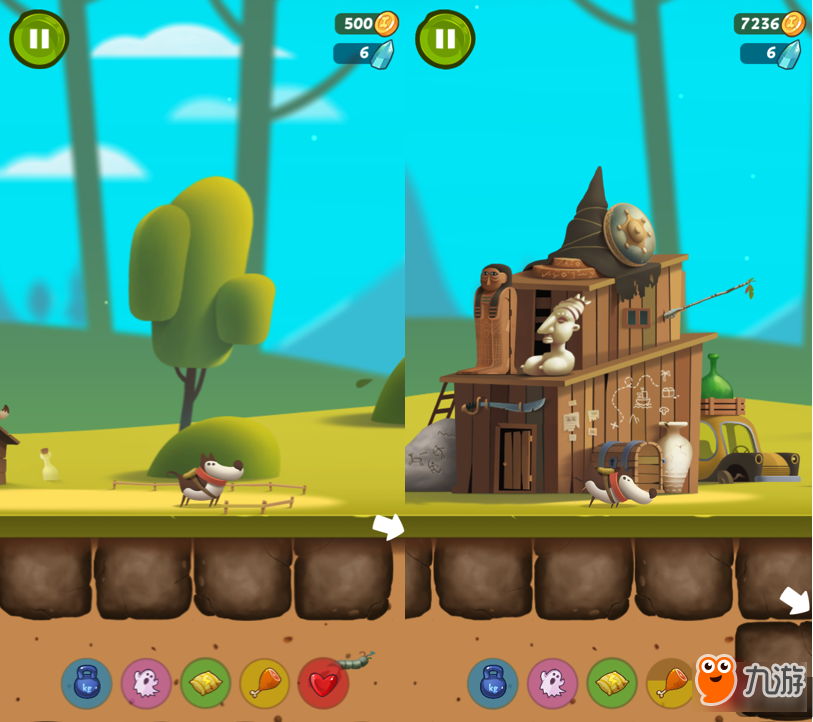Activate the kettlebell booster in 7236-coin screen
The width and height of the screenshot is (813, 722).
pos(493,683)
